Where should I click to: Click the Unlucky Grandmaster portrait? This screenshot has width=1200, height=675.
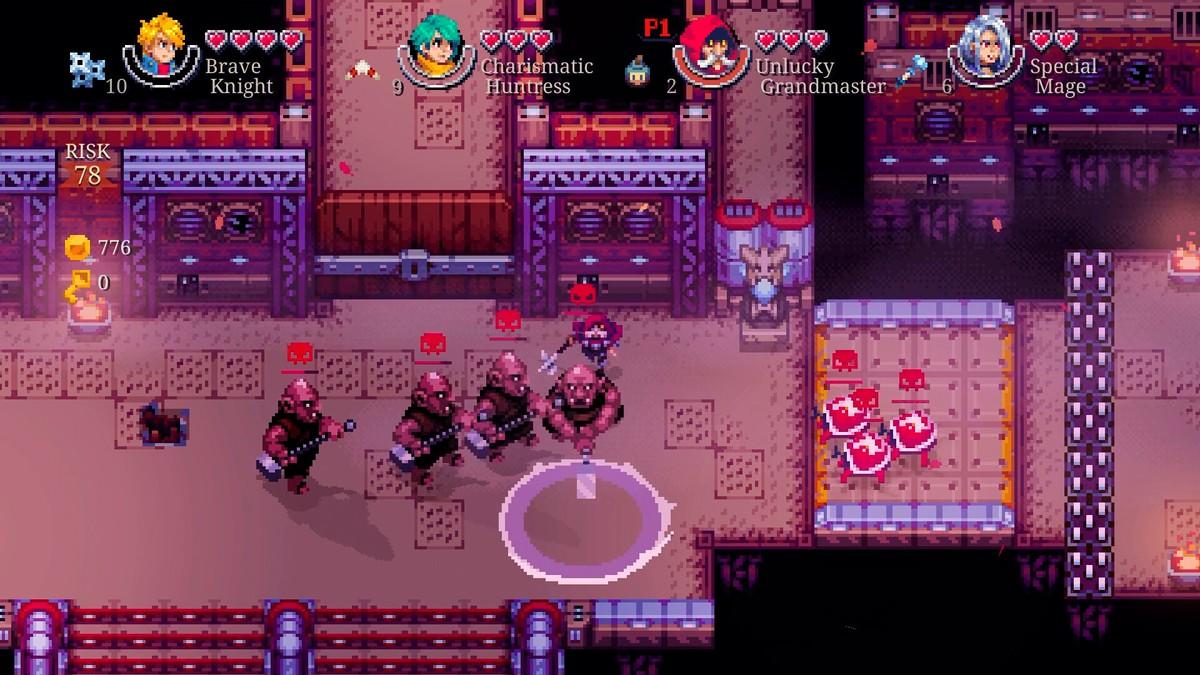point(711,46)
